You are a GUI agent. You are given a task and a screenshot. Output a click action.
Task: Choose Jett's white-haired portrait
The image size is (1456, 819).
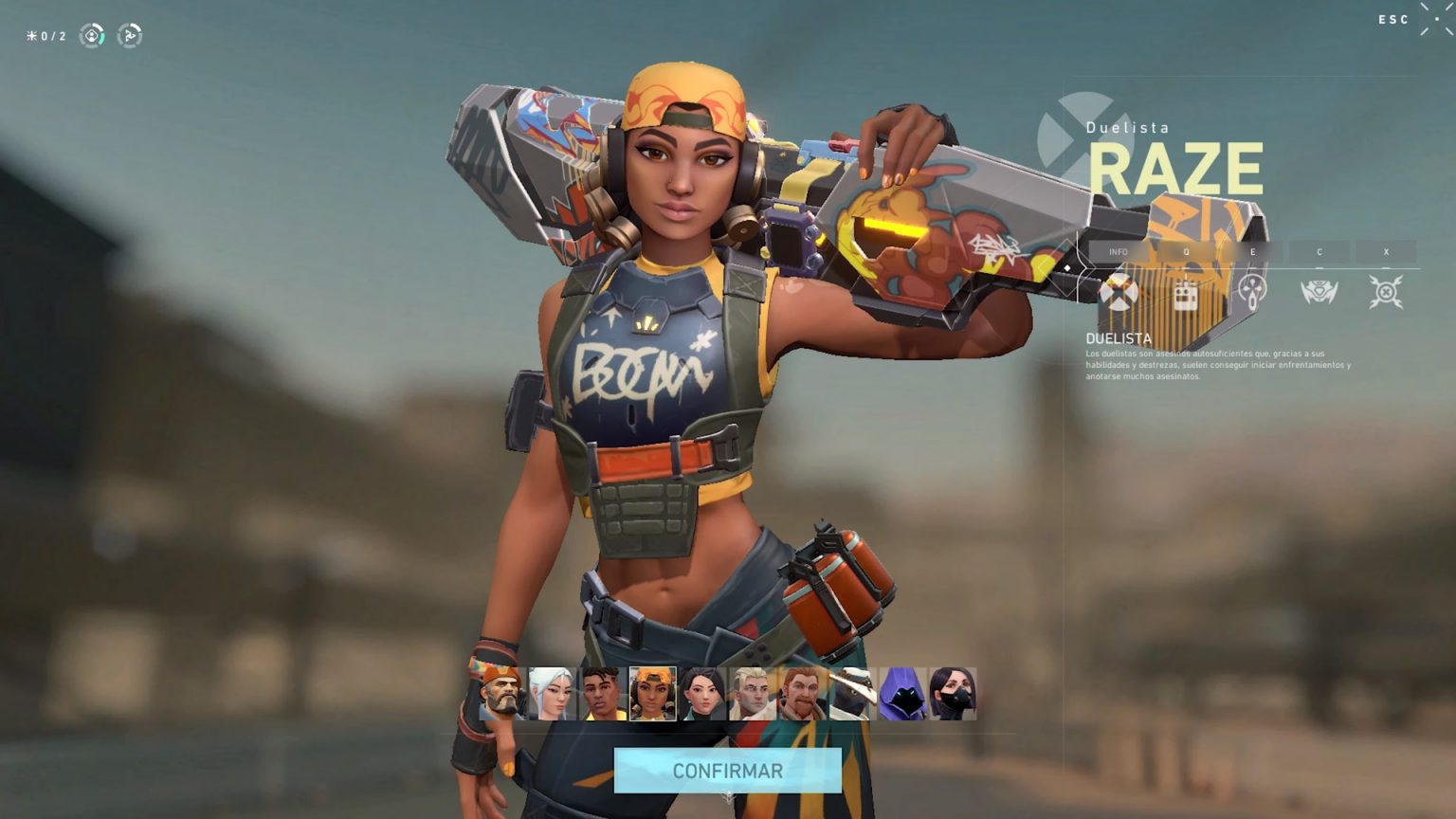click(x=553, y=694)
